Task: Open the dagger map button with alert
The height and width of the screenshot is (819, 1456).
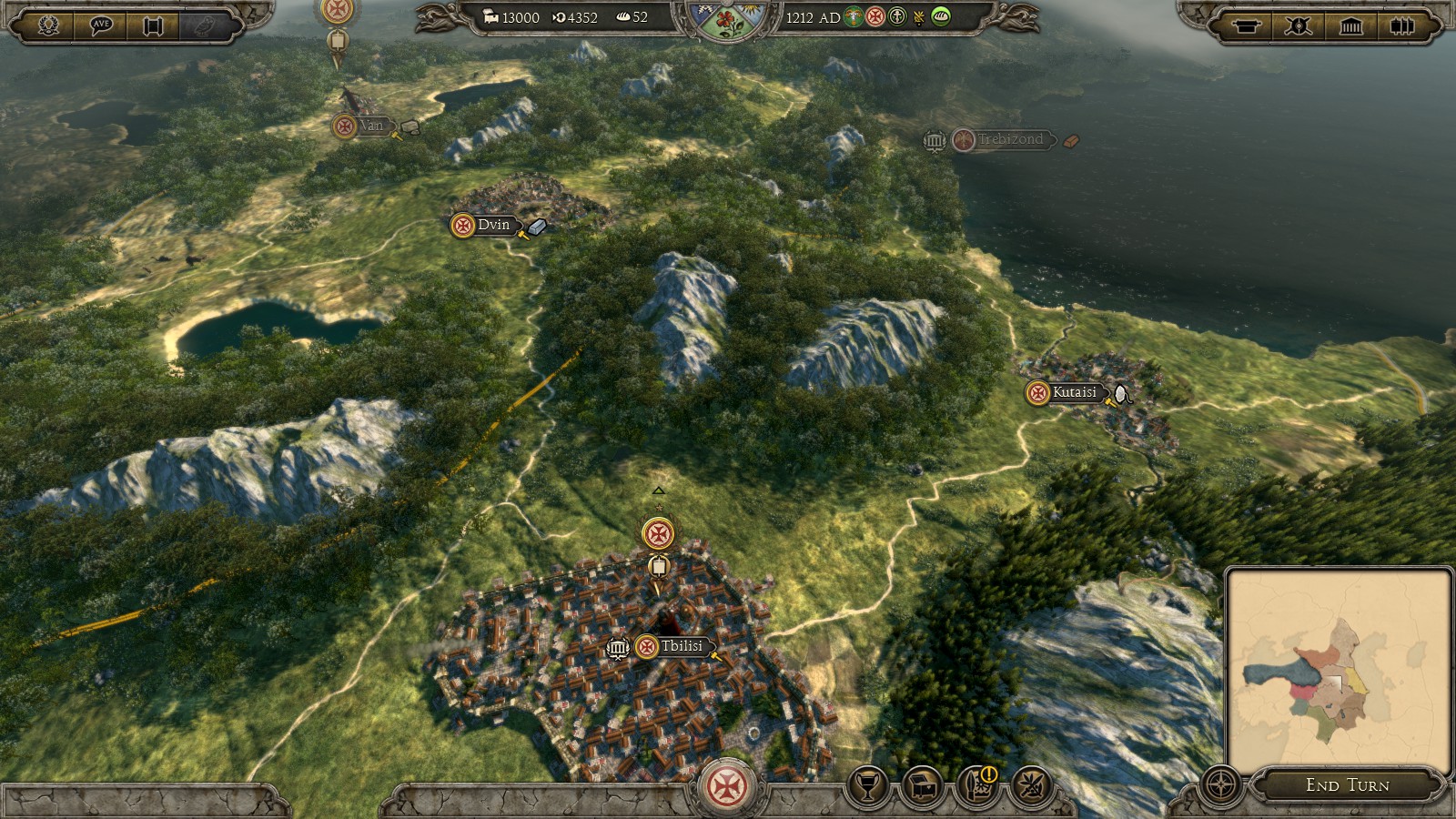Action: click(x=977, y=785)
